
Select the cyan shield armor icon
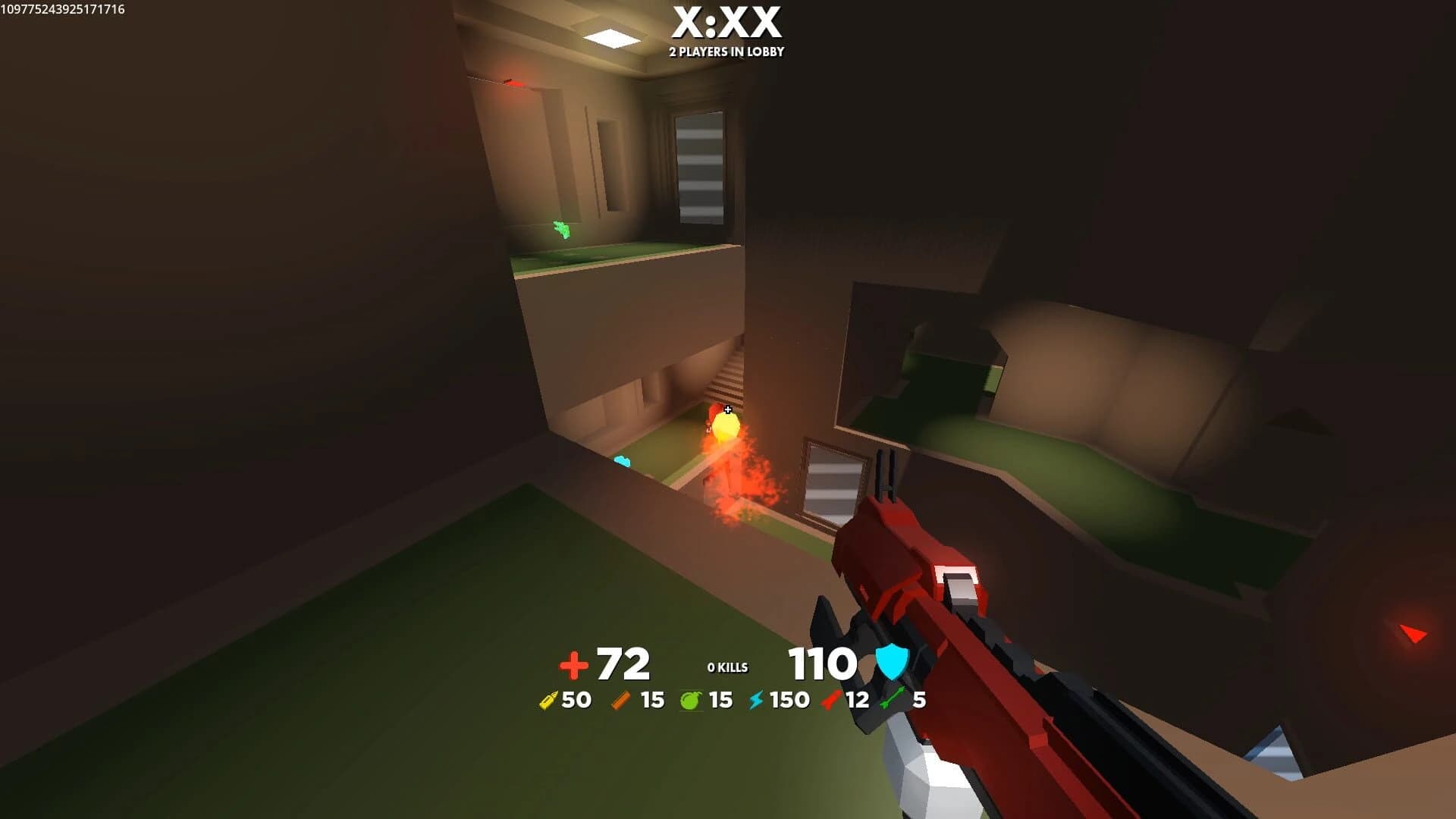click(891, 664)
